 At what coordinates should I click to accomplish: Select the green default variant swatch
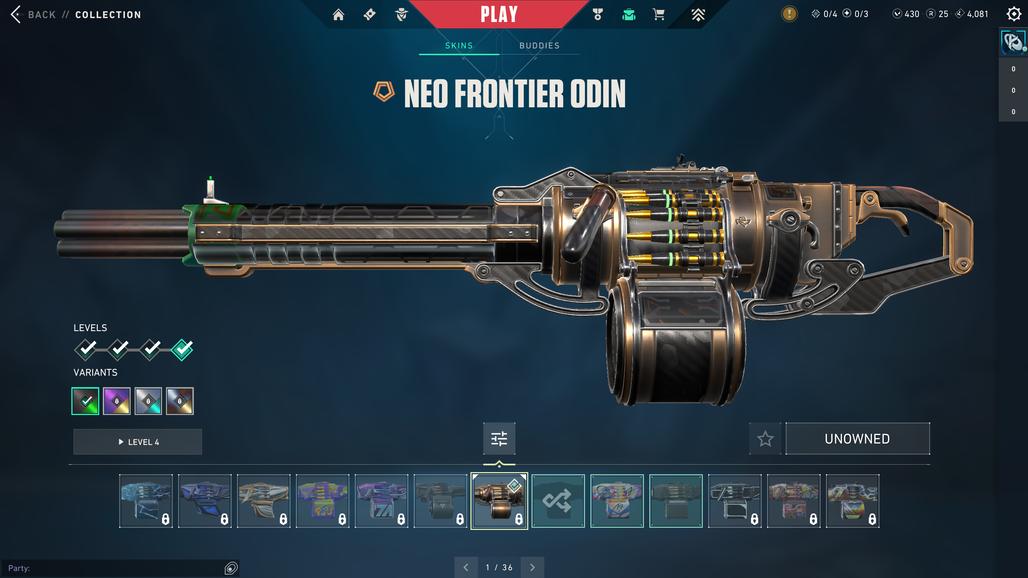tap(85, 401)
